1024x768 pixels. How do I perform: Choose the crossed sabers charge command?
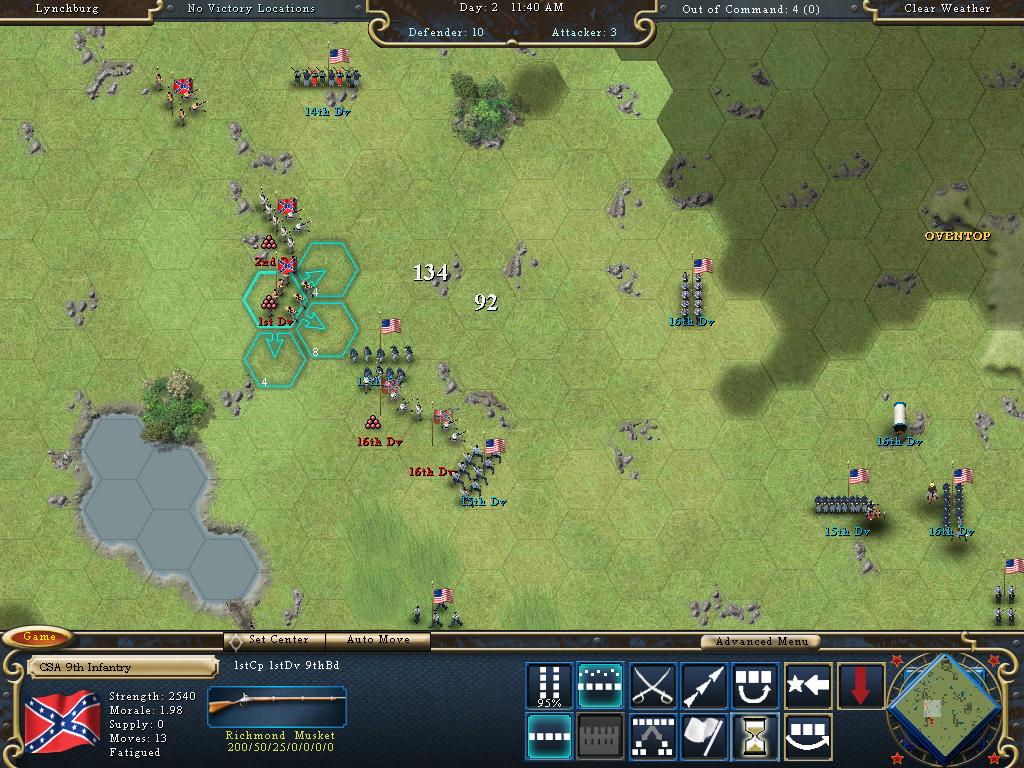(x=652, y=686)
